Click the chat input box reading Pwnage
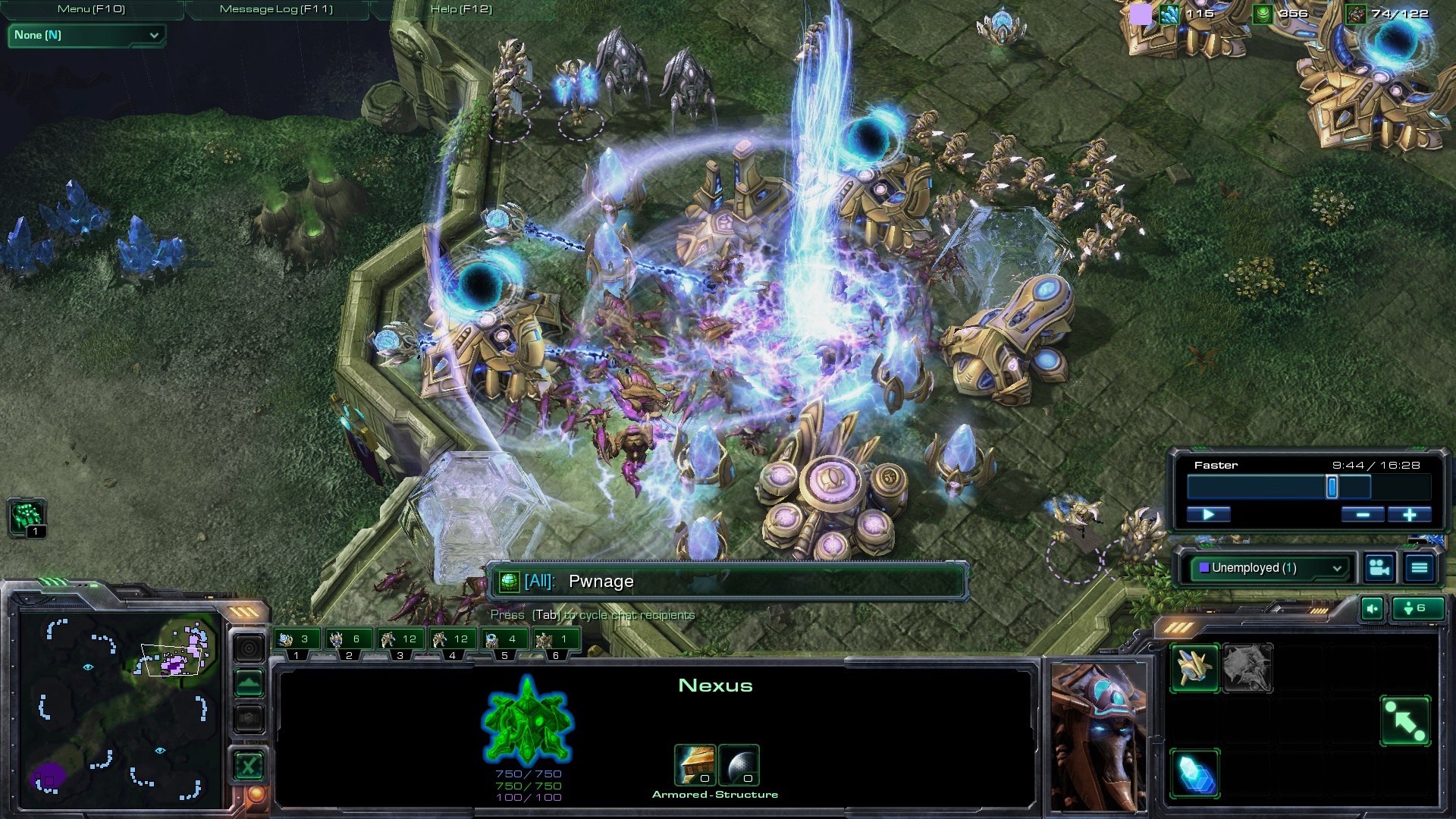The image size is (1456, 819). point(728,582)
